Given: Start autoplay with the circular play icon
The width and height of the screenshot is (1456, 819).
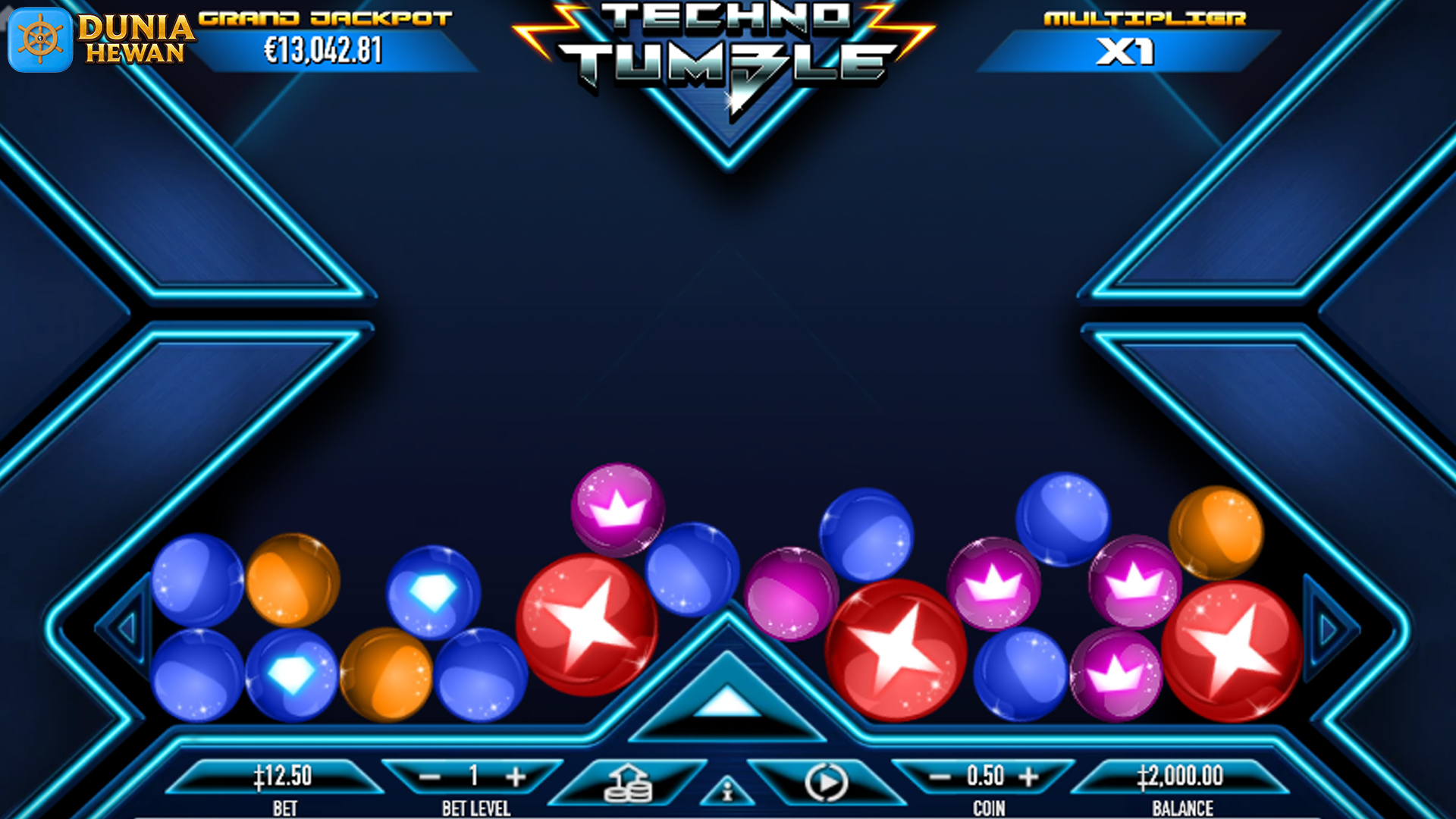Looking at the screenshot, I should point(826,783).
